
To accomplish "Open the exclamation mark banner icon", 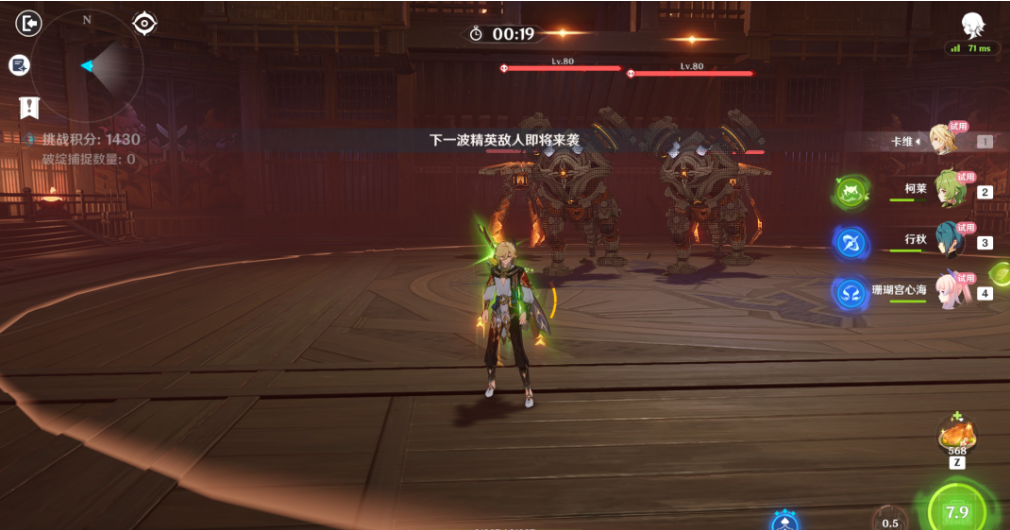I will (x=29, y=108).
